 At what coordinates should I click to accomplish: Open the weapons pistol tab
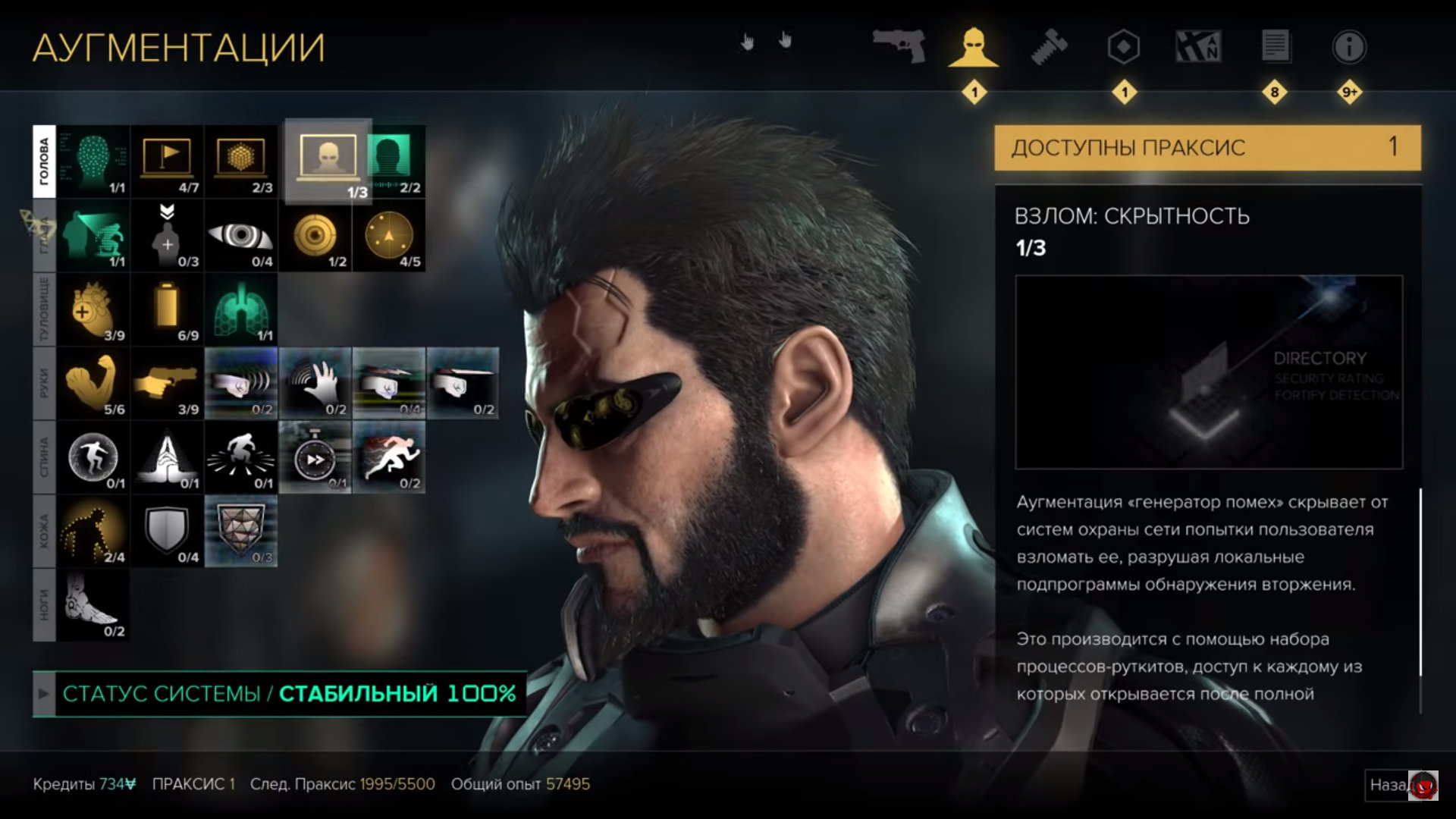point(899,45)
